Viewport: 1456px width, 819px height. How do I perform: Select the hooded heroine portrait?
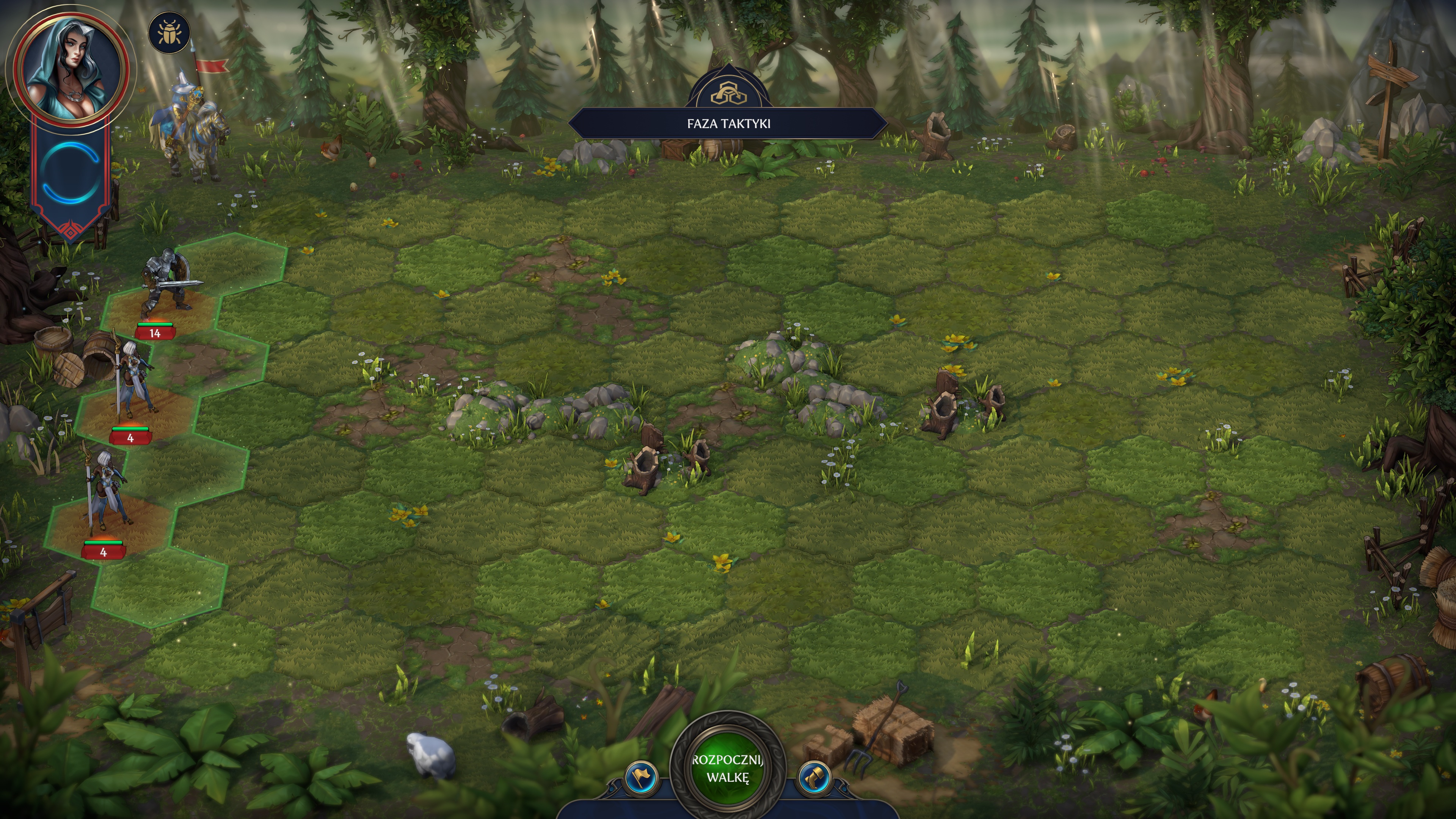pyautogui.click(x=71, y=67)
